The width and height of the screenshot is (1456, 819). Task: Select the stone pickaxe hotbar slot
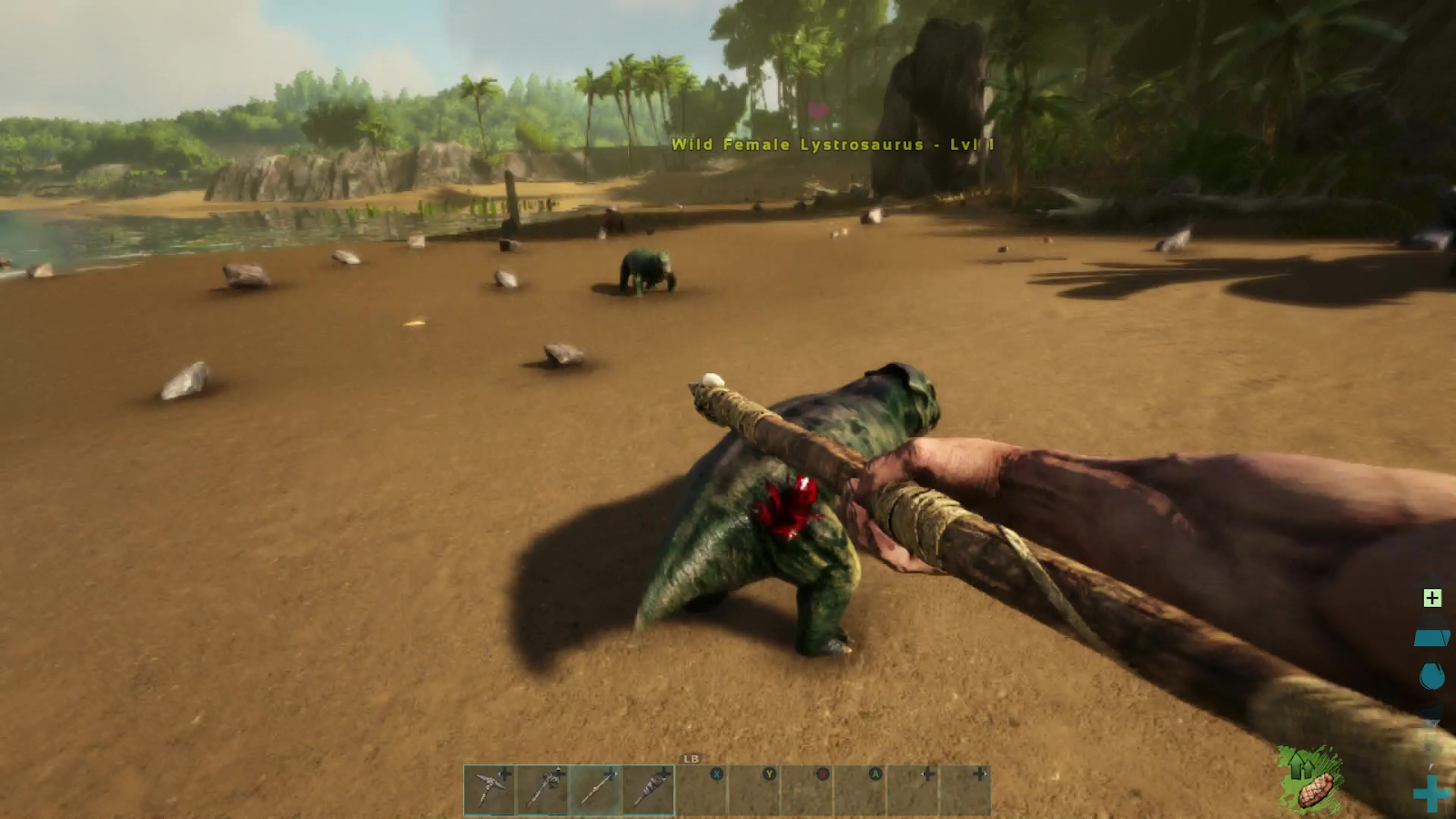pos(490,789)
